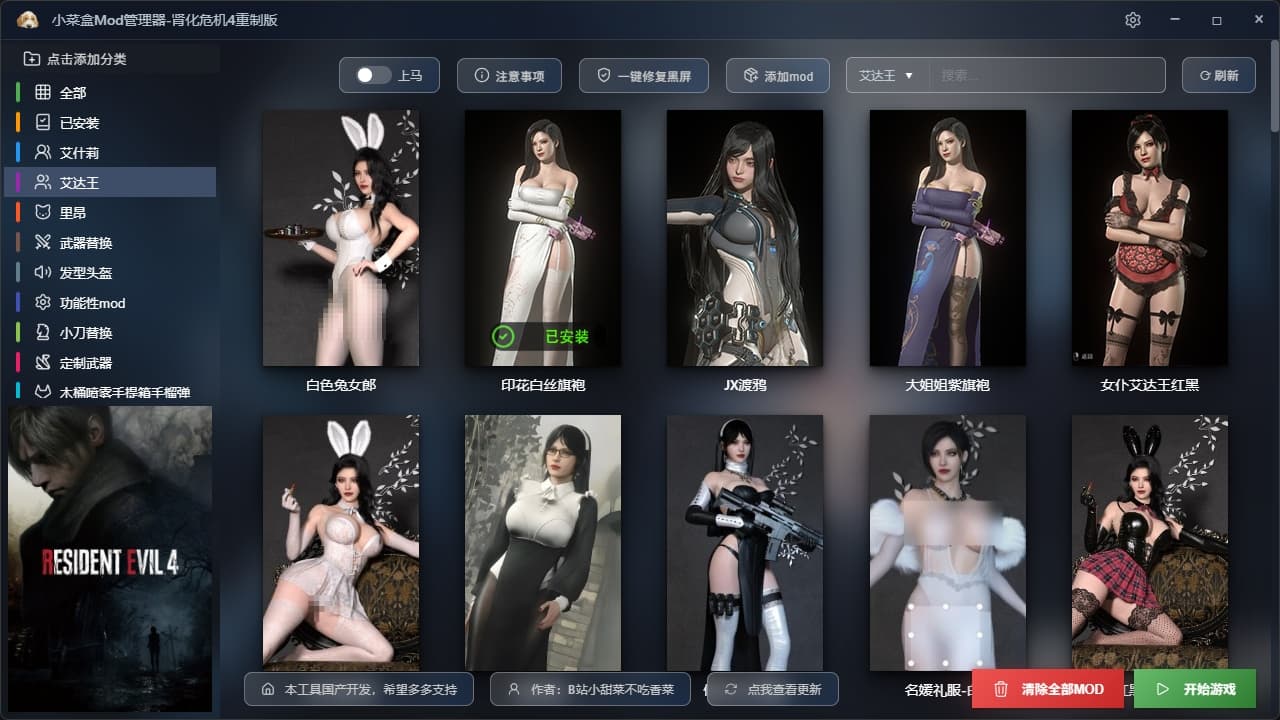Choose the 武器替换 category
The image size is (1280, 720).
coord(86,243)
